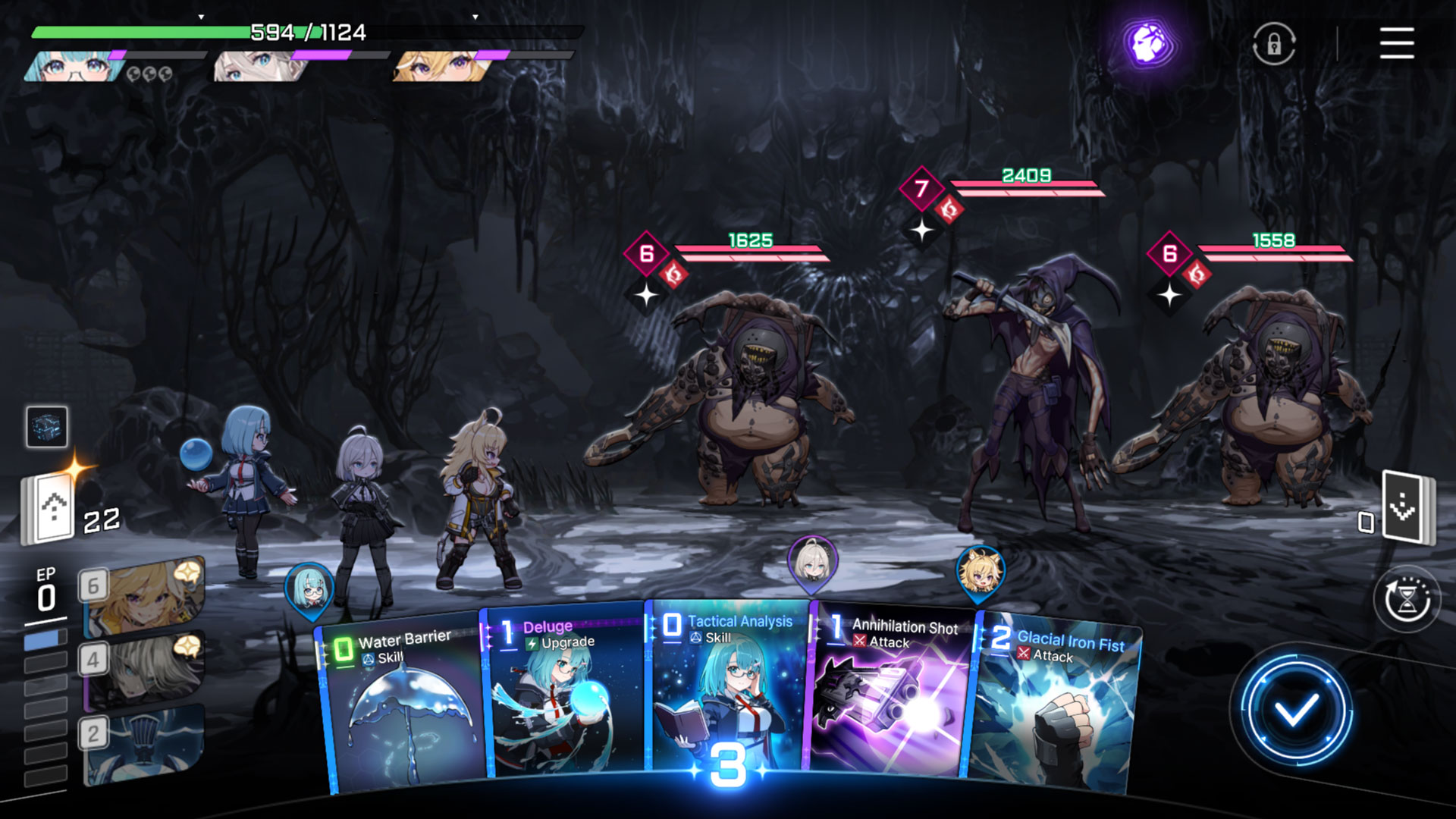Open the hamburger menu

click(1396, 43)
